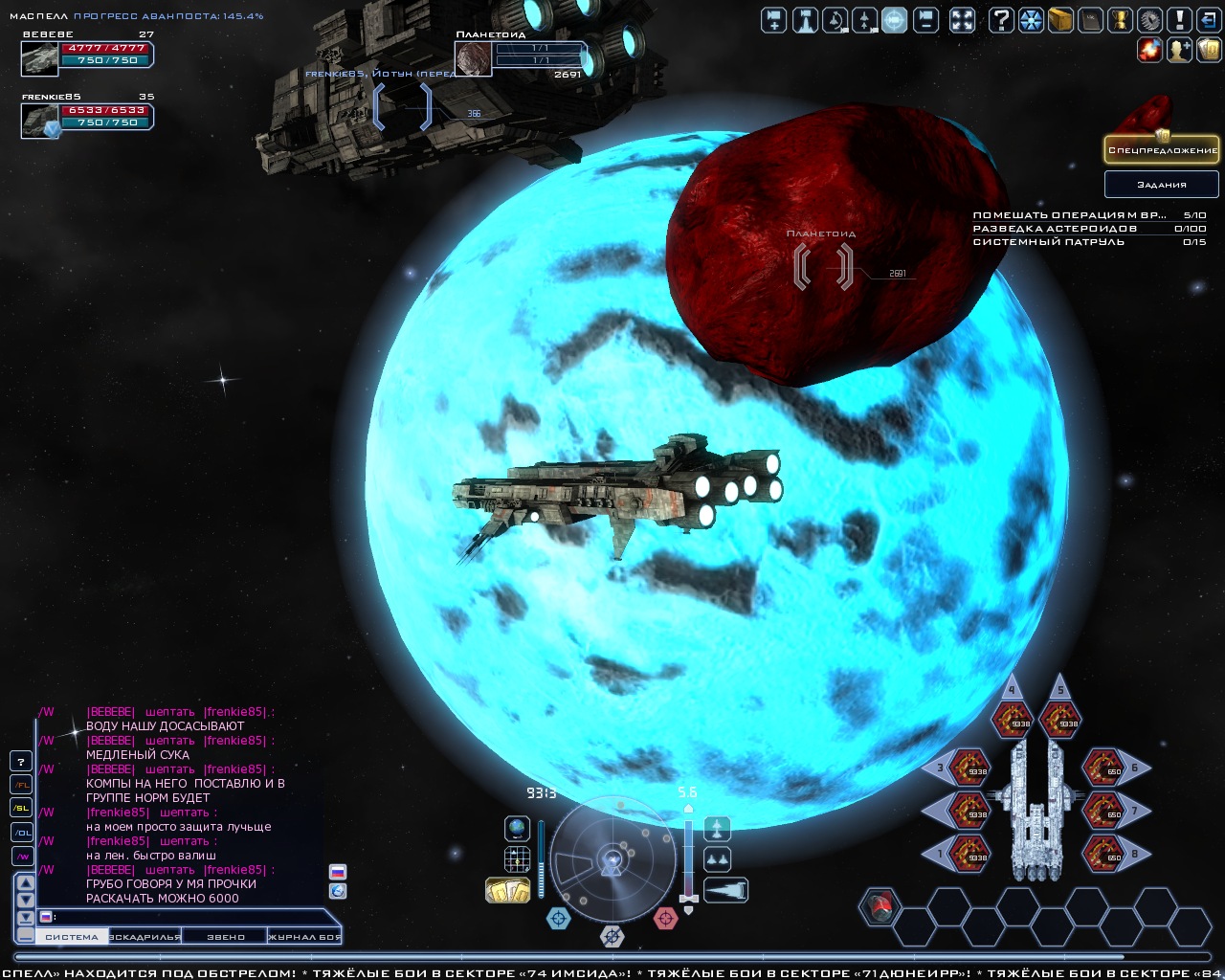Select weapon slot number 4

[1012, 720]
